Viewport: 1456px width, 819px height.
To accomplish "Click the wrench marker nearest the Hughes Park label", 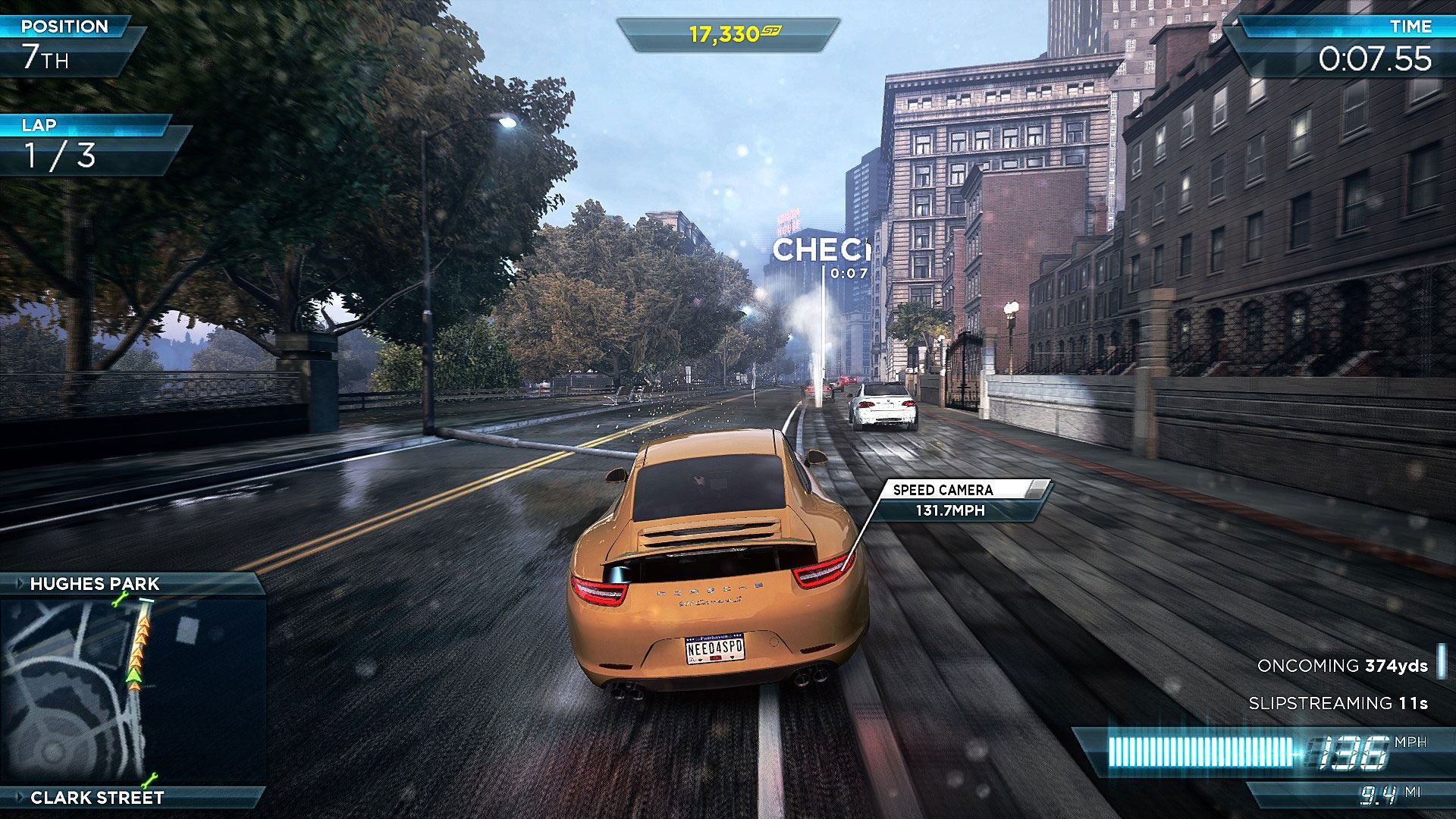I will tap(120, 601).
